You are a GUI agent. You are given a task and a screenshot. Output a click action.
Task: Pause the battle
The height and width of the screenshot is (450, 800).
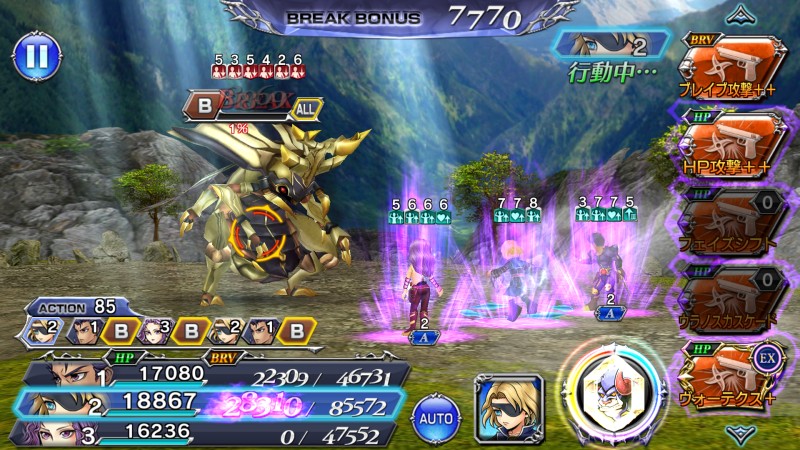coord(36,57)
